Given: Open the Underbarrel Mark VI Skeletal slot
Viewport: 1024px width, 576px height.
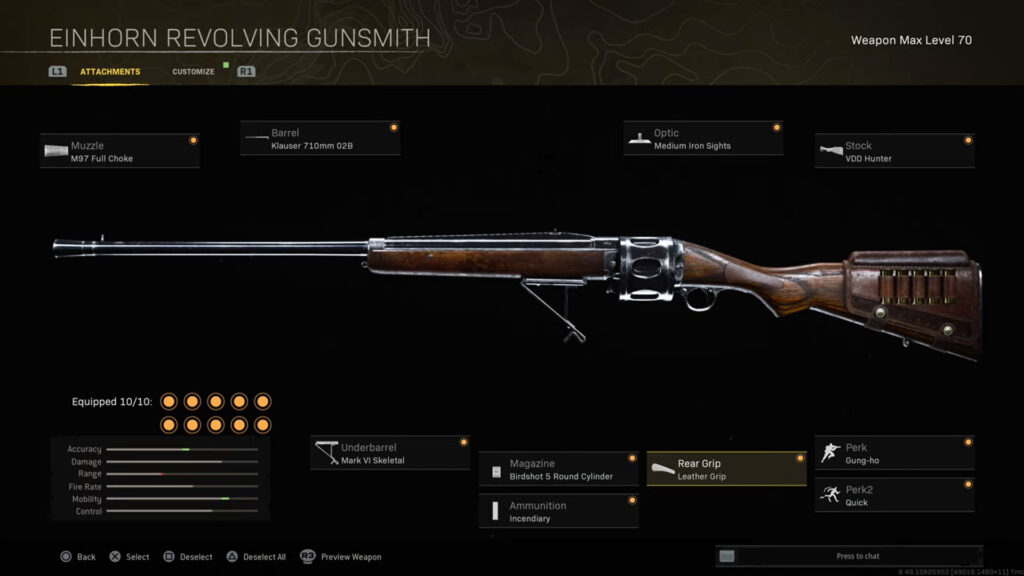Looking at the screenshot, I should tap(390, 454).
